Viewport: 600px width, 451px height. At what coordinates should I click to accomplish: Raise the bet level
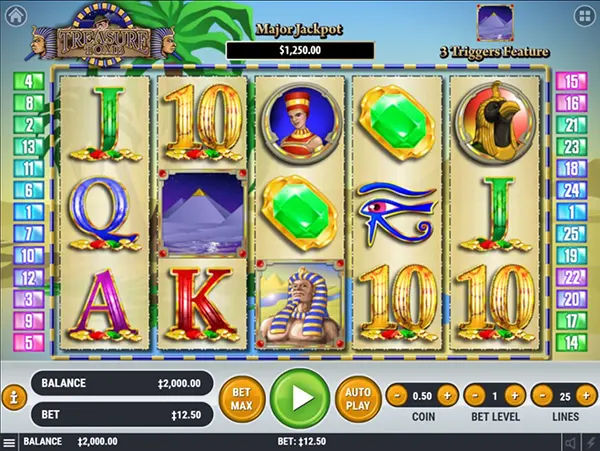pyautogui.click(x=519, y=394)
